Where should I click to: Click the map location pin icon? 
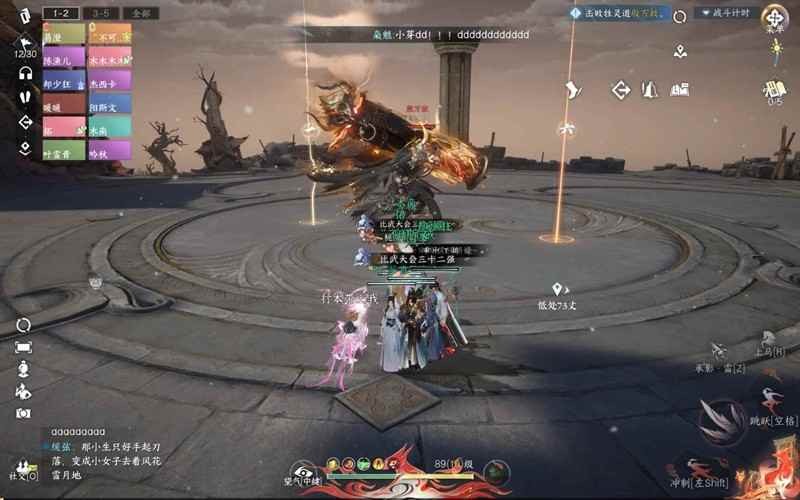[x=680, y=52]
